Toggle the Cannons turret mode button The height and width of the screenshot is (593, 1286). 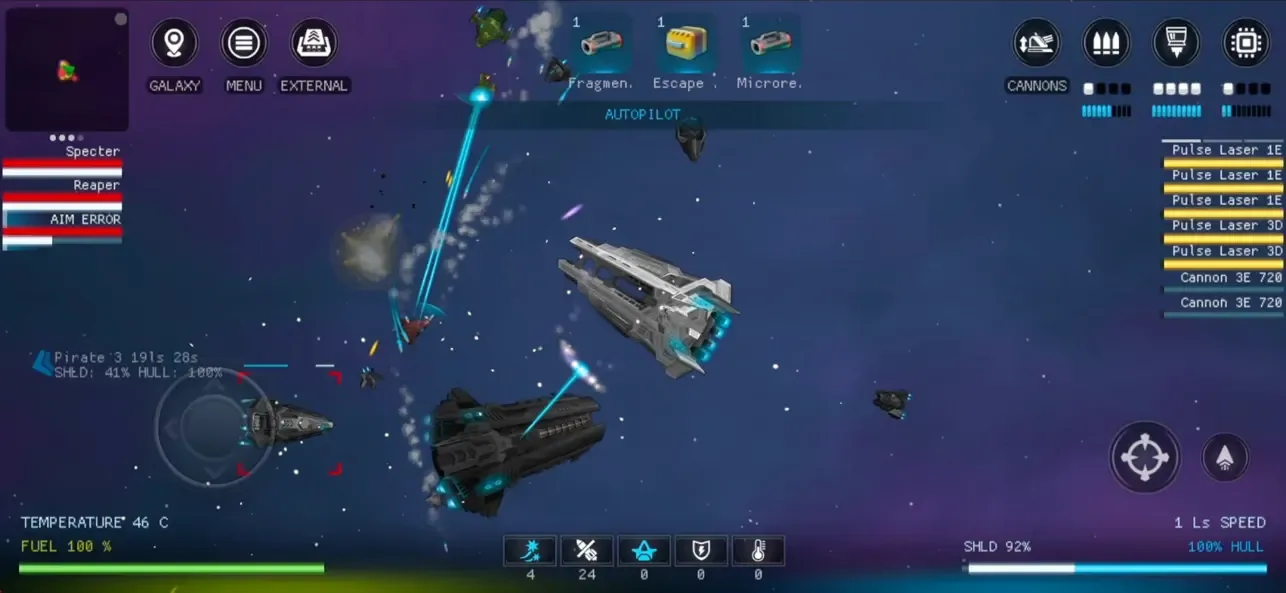pyautogui.click(x=1037, y=44)
